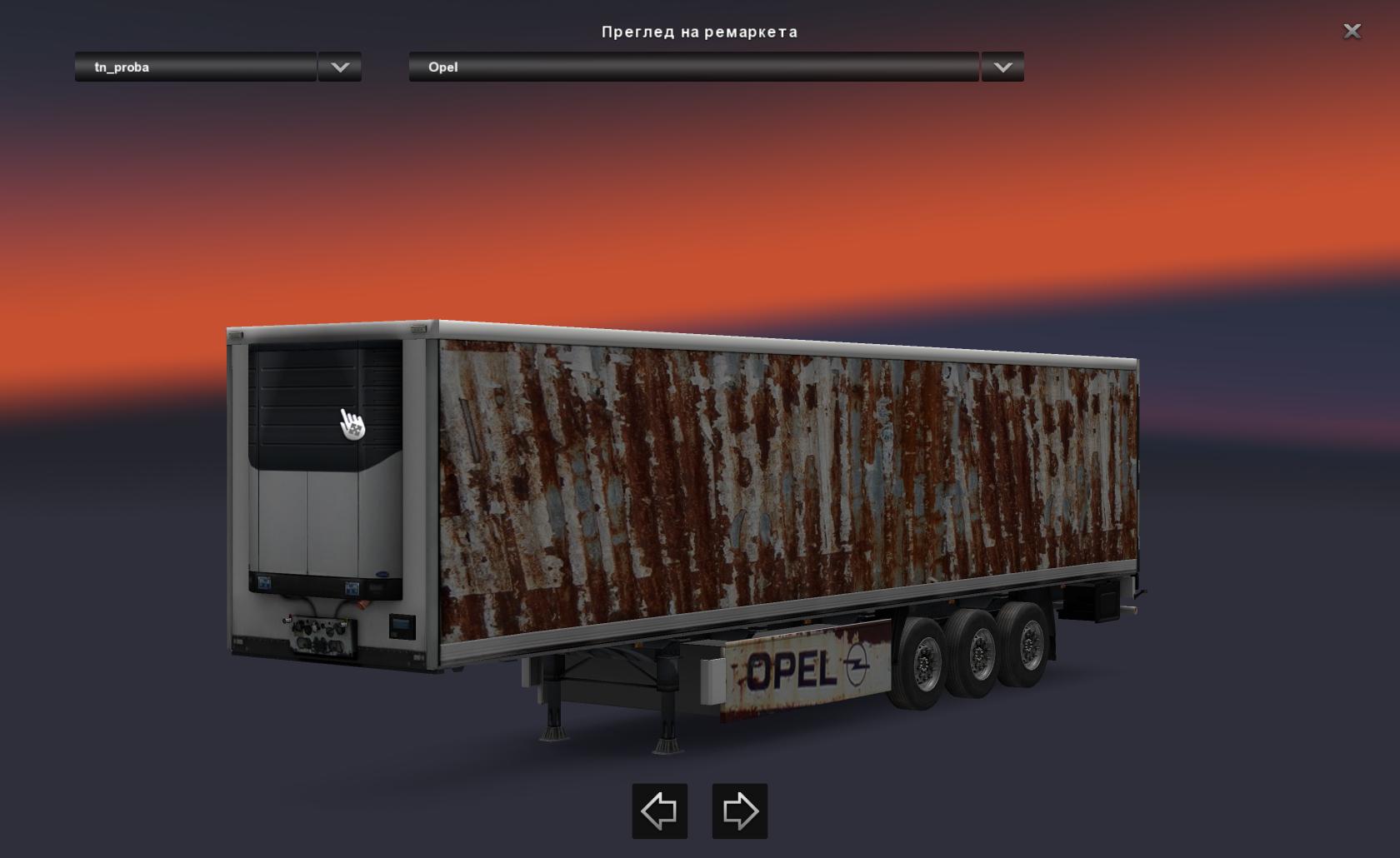Show the previous trailer with left arrow

659,811
